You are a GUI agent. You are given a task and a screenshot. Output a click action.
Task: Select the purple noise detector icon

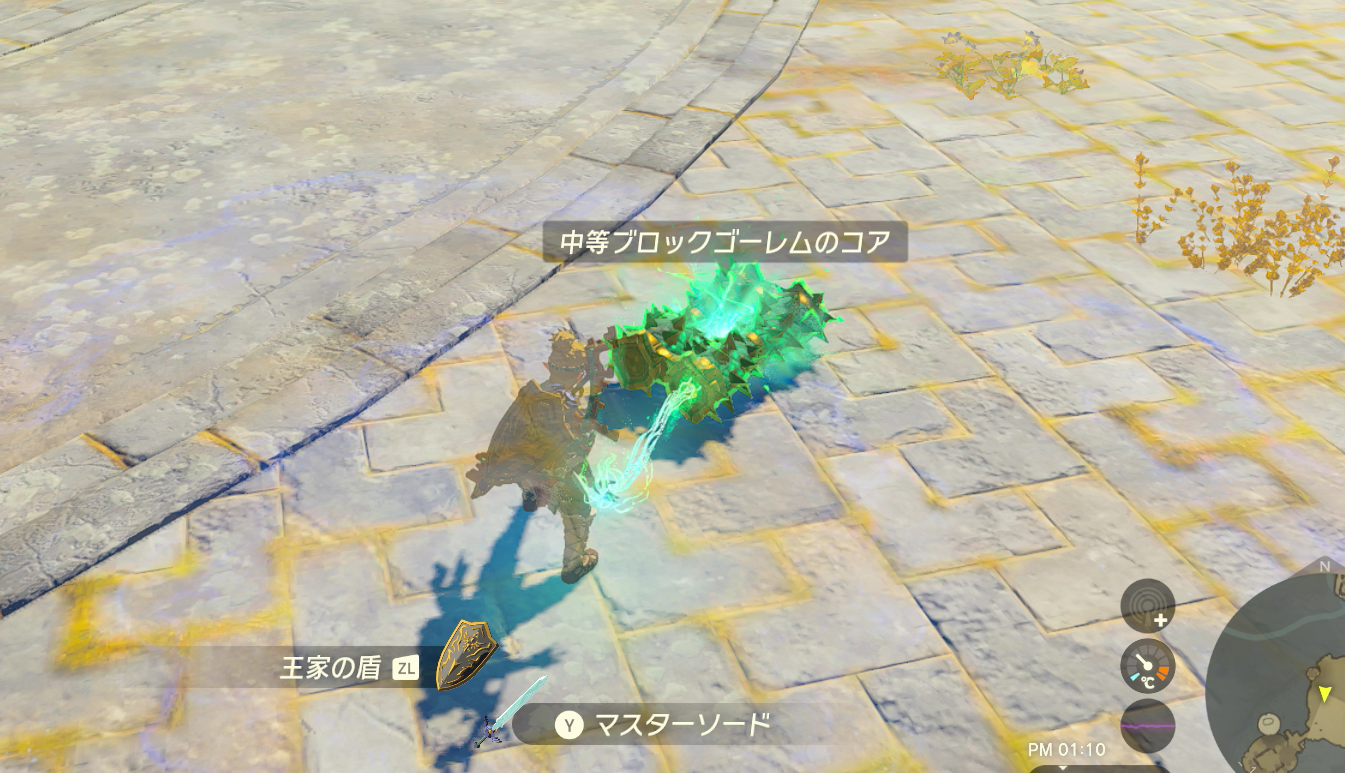tap(1147, 725)
